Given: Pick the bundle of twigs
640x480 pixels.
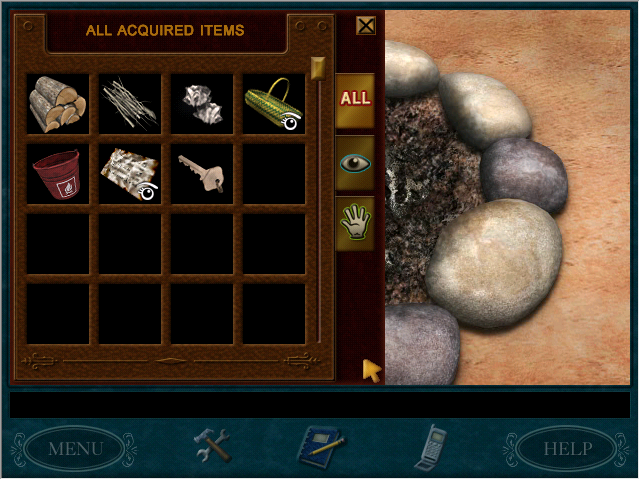Looking at the screenshot, I should [130, 102].
